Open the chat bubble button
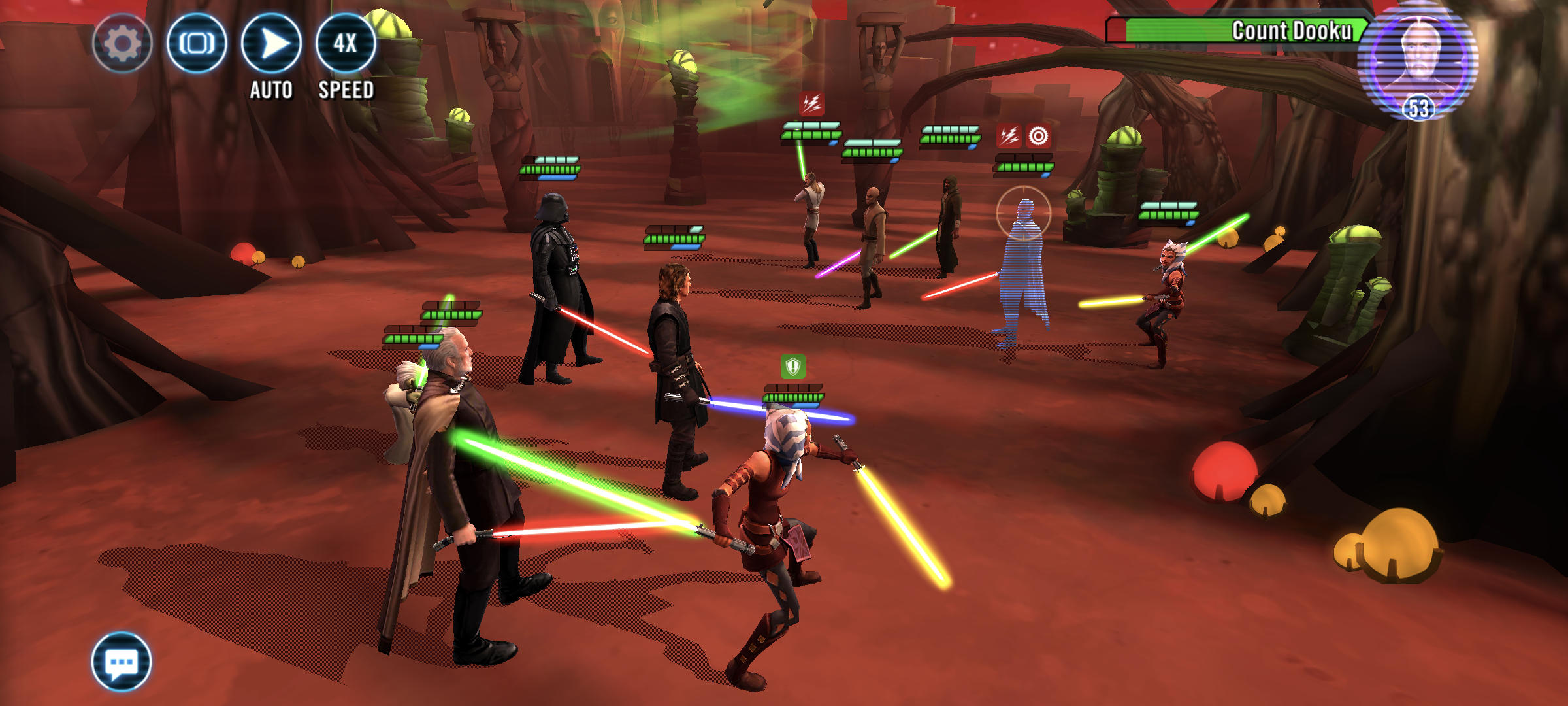This screenshot has height=706, width=1568. pyautogui.click(x=122, y=662)
